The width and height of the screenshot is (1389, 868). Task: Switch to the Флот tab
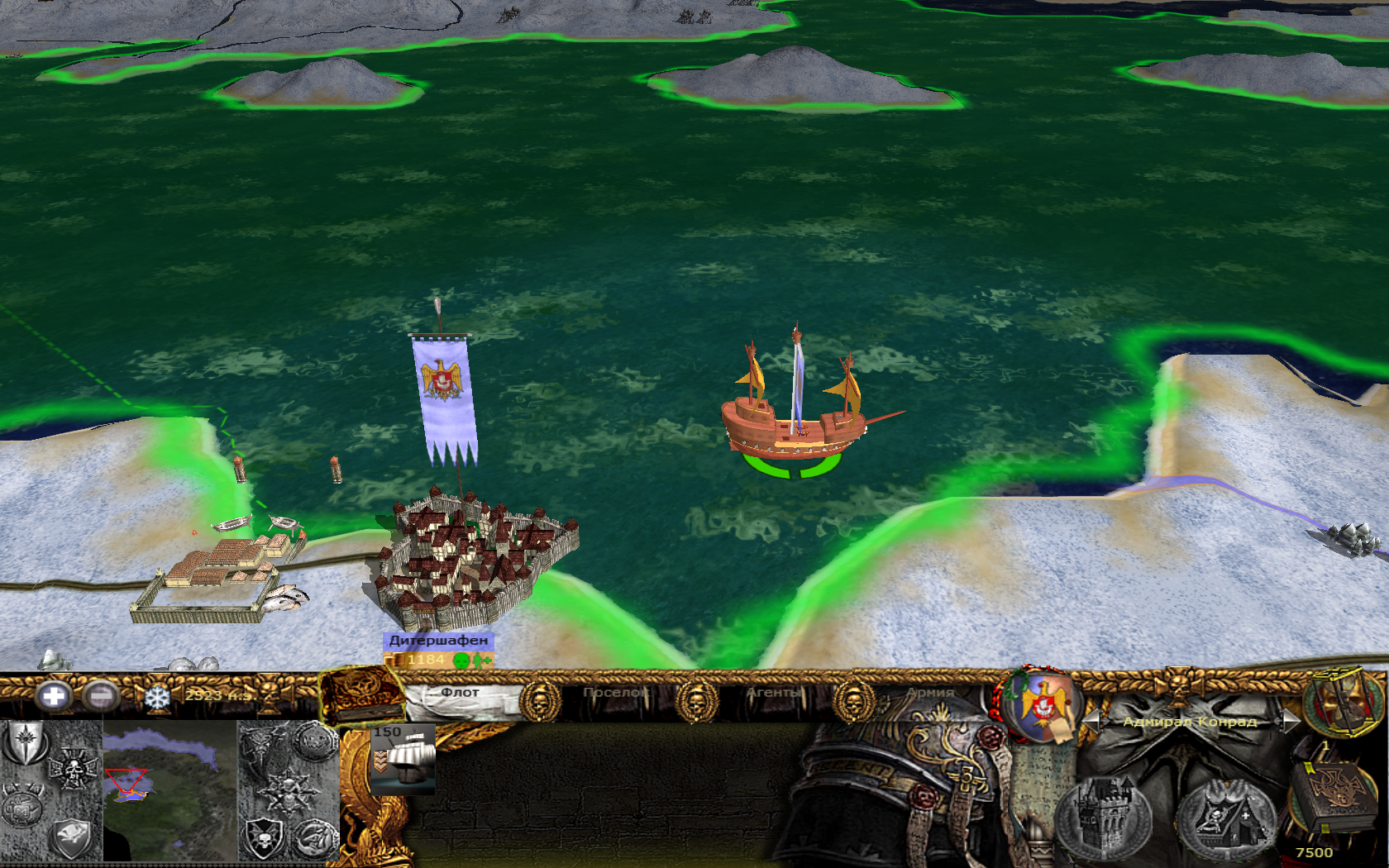point(460,693)
